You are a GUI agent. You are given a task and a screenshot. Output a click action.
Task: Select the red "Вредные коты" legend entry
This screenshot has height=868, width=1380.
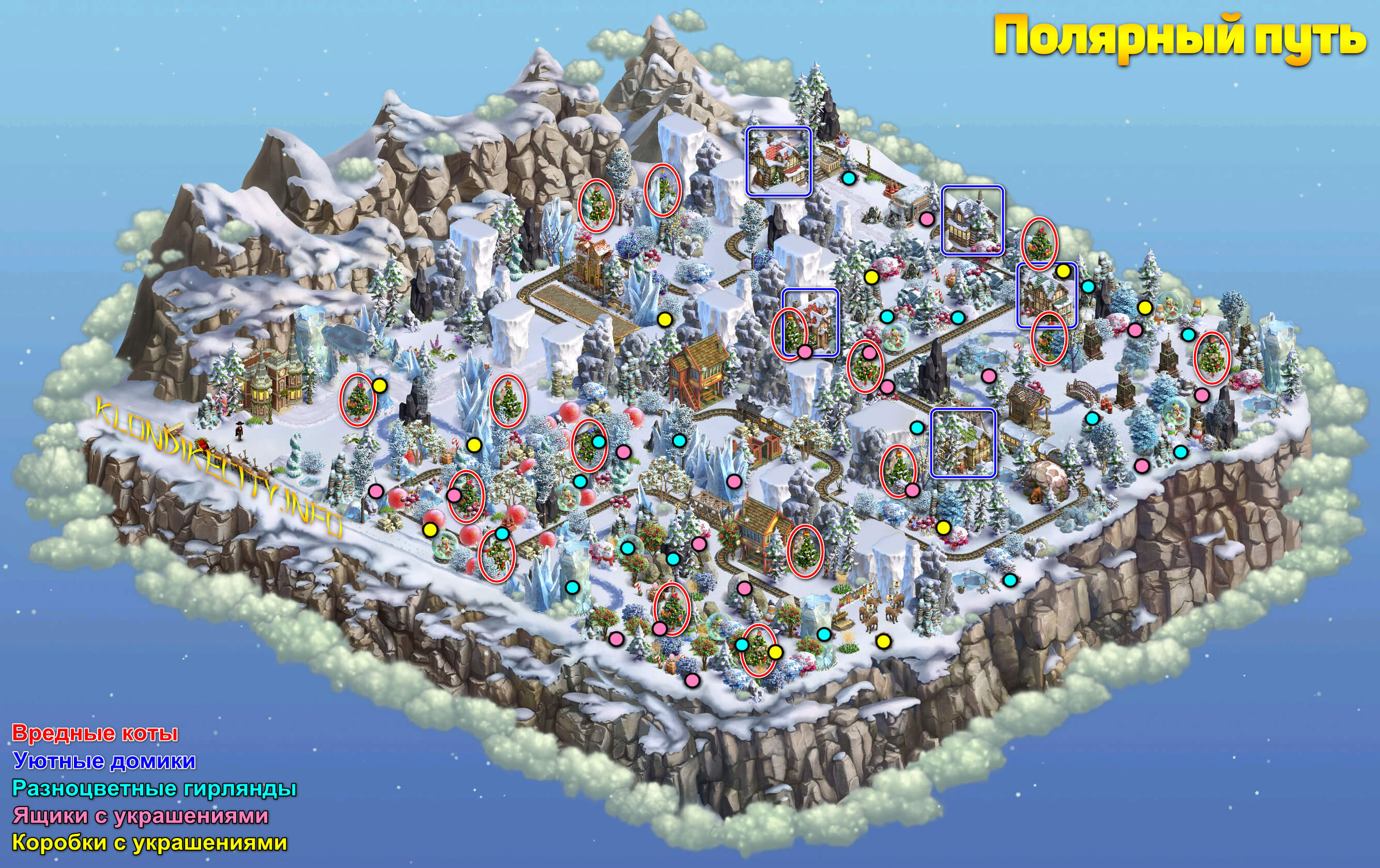[x=95, y=733]
